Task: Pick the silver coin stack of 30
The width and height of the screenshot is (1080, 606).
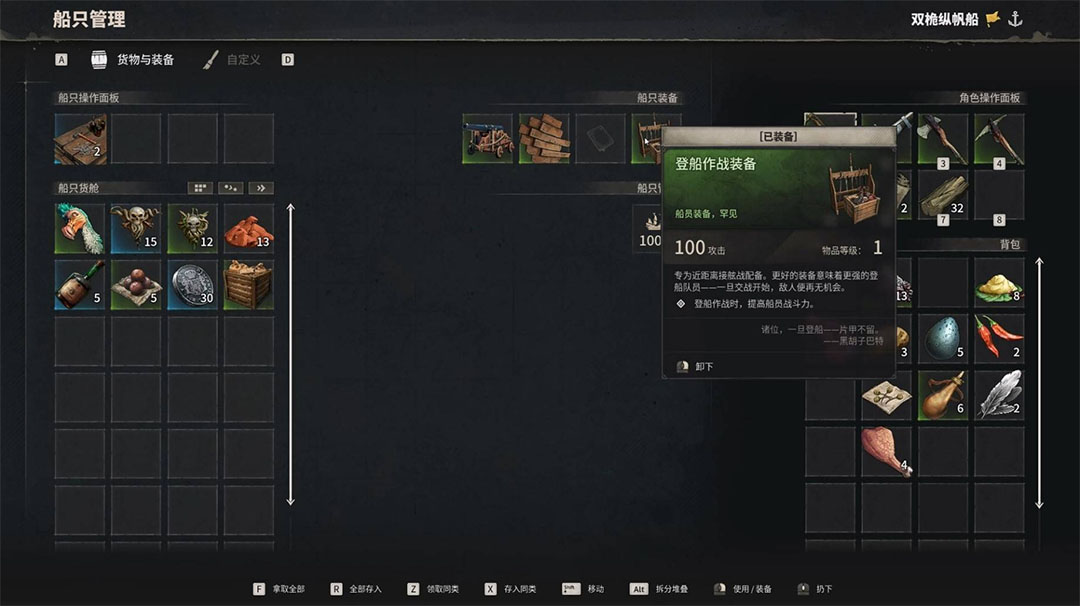Action: tap(192, 285)
